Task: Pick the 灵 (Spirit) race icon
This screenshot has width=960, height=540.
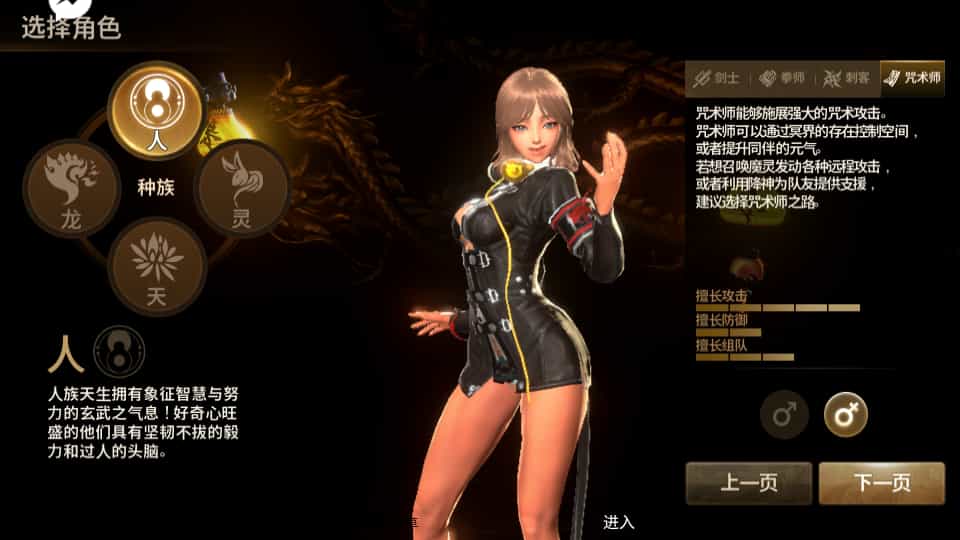Action: pyautogui.click(x=242, y=188)
